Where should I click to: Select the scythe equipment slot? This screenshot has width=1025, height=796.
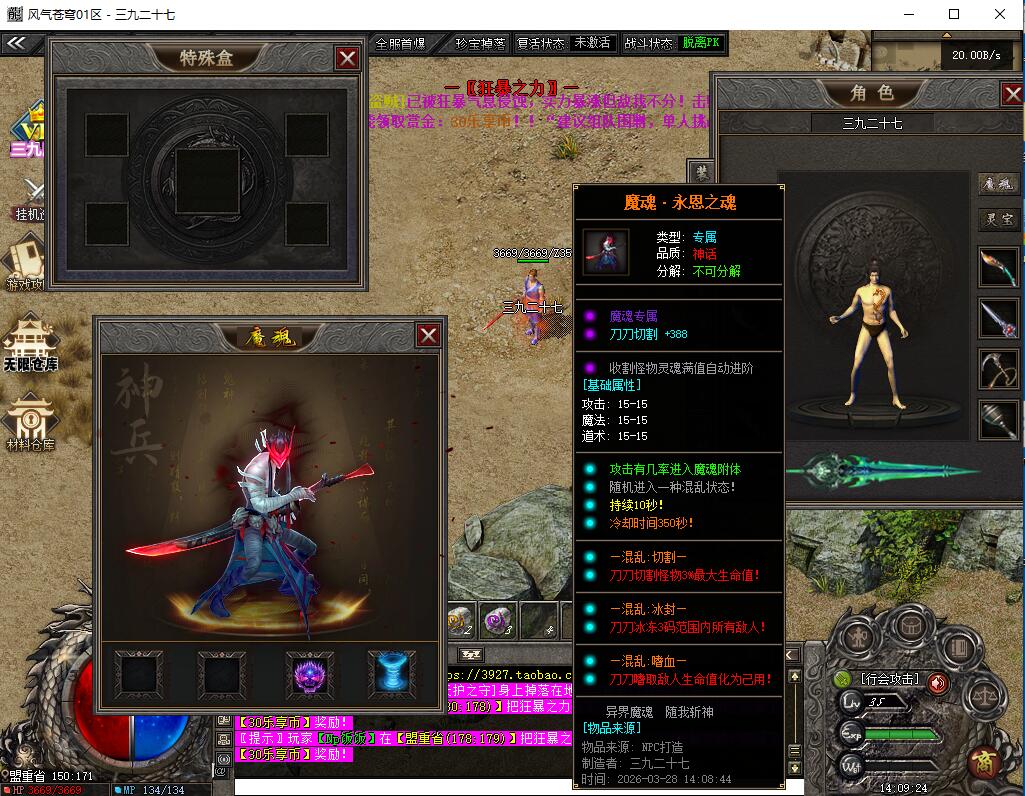point(998,367)
